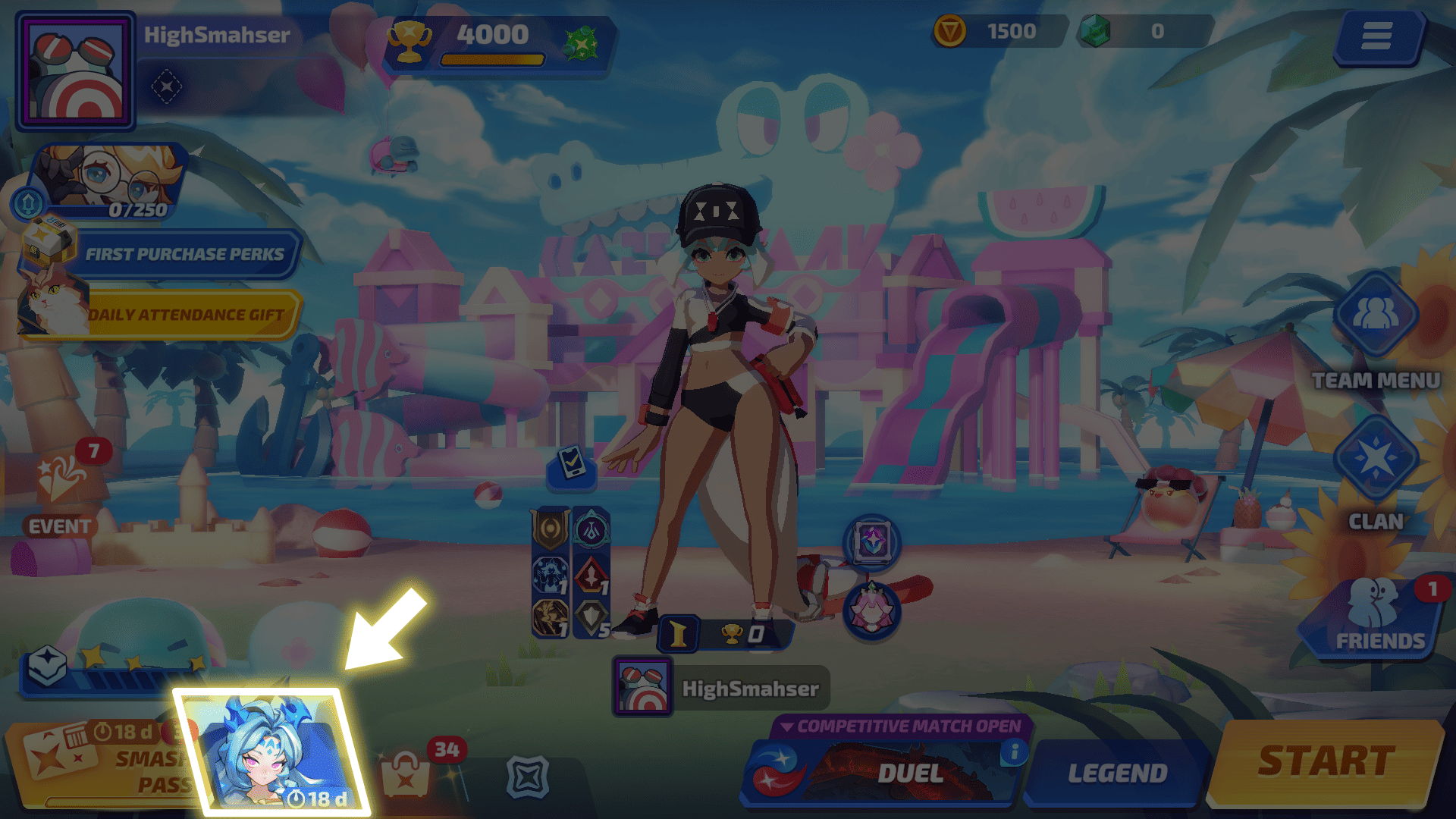Open the pink pet companion slot
This screenshot has height=819, width=1456.
coord(872,610)
